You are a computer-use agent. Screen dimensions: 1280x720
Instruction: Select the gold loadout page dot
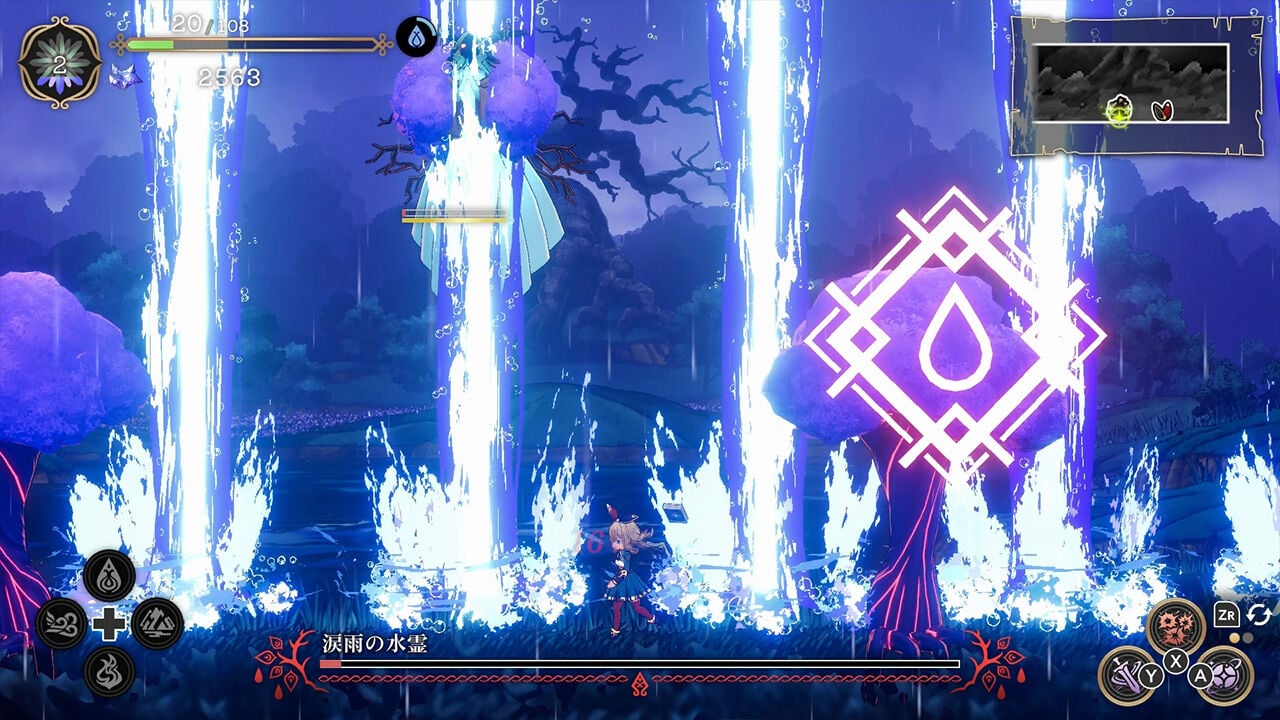pos(1233,637)
